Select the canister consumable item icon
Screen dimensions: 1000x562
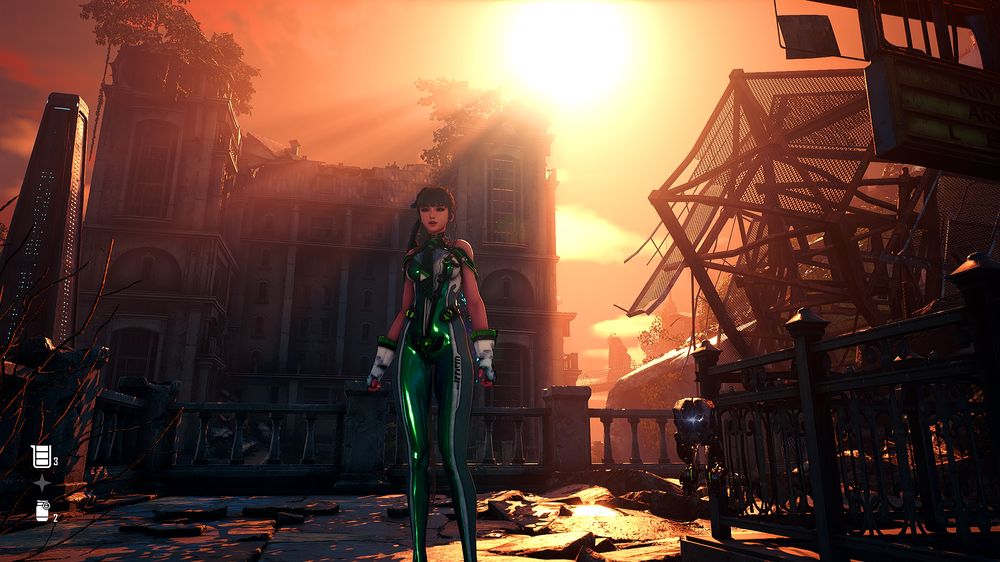pos(42,511)
